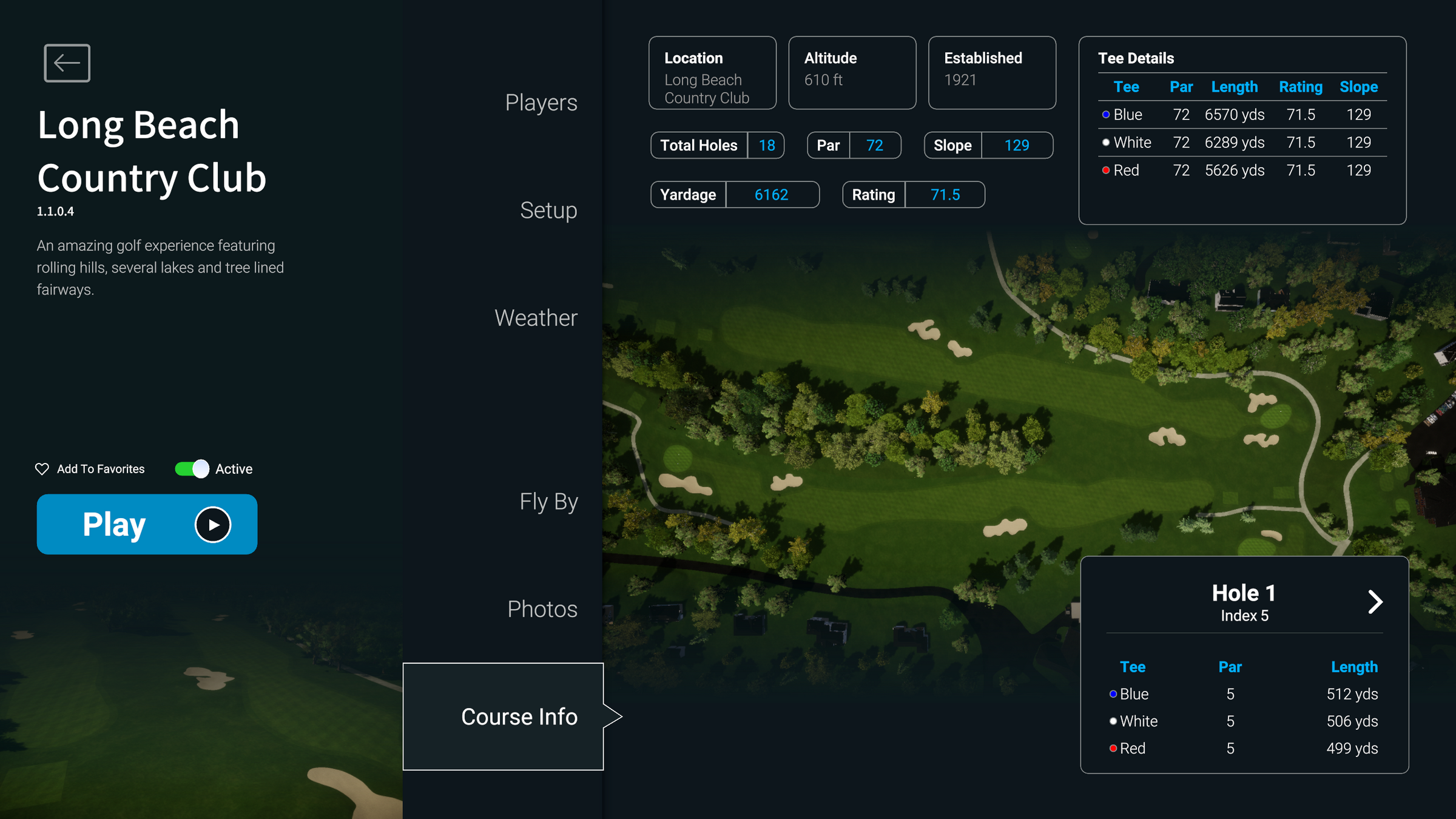Enable Add To Favorites
Screen dimensions: 1456x819
click(x=90, y=468)
